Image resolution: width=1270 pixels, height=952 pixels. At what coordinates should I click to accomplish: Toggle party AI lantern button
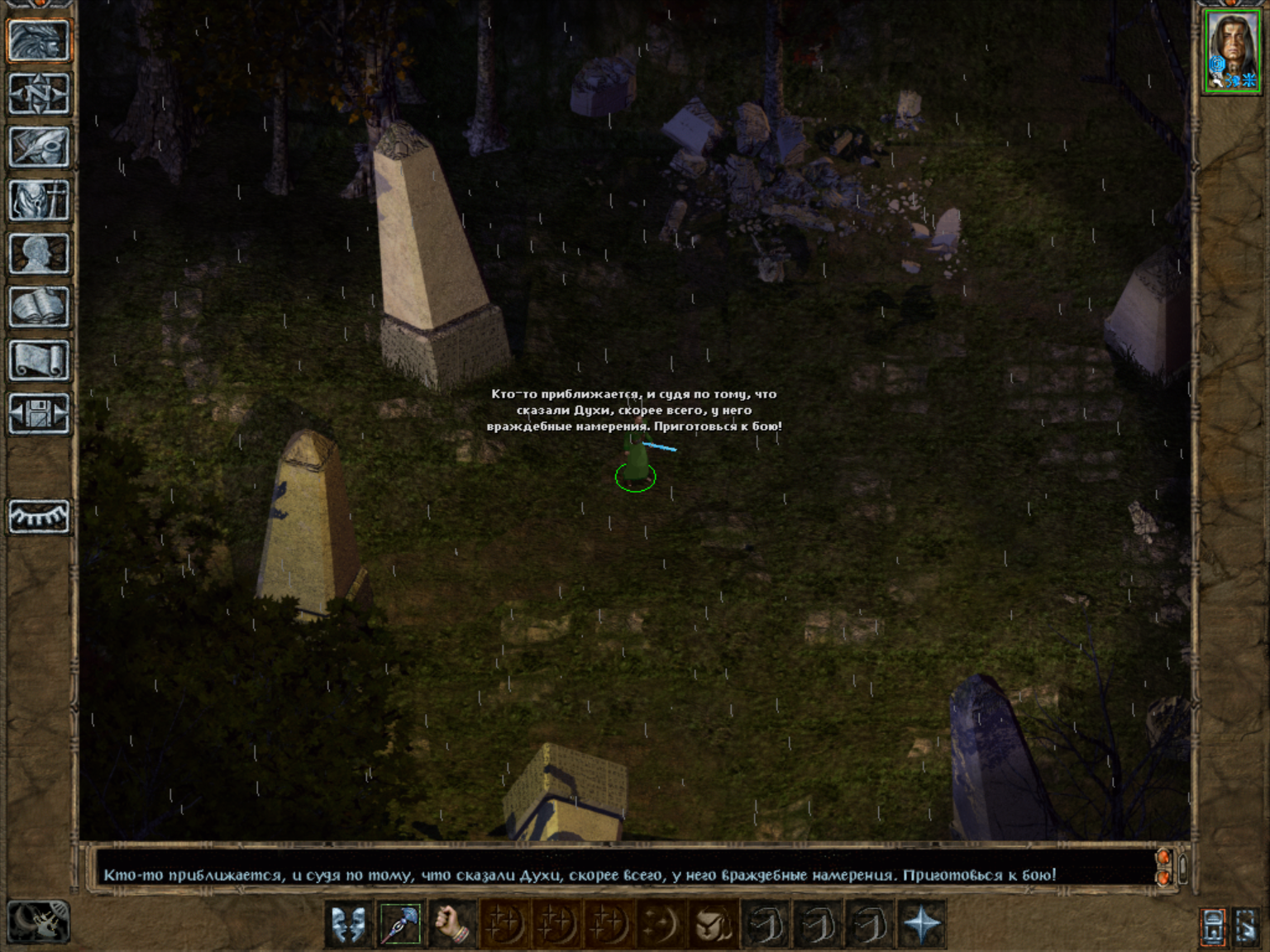point(1213,926)
